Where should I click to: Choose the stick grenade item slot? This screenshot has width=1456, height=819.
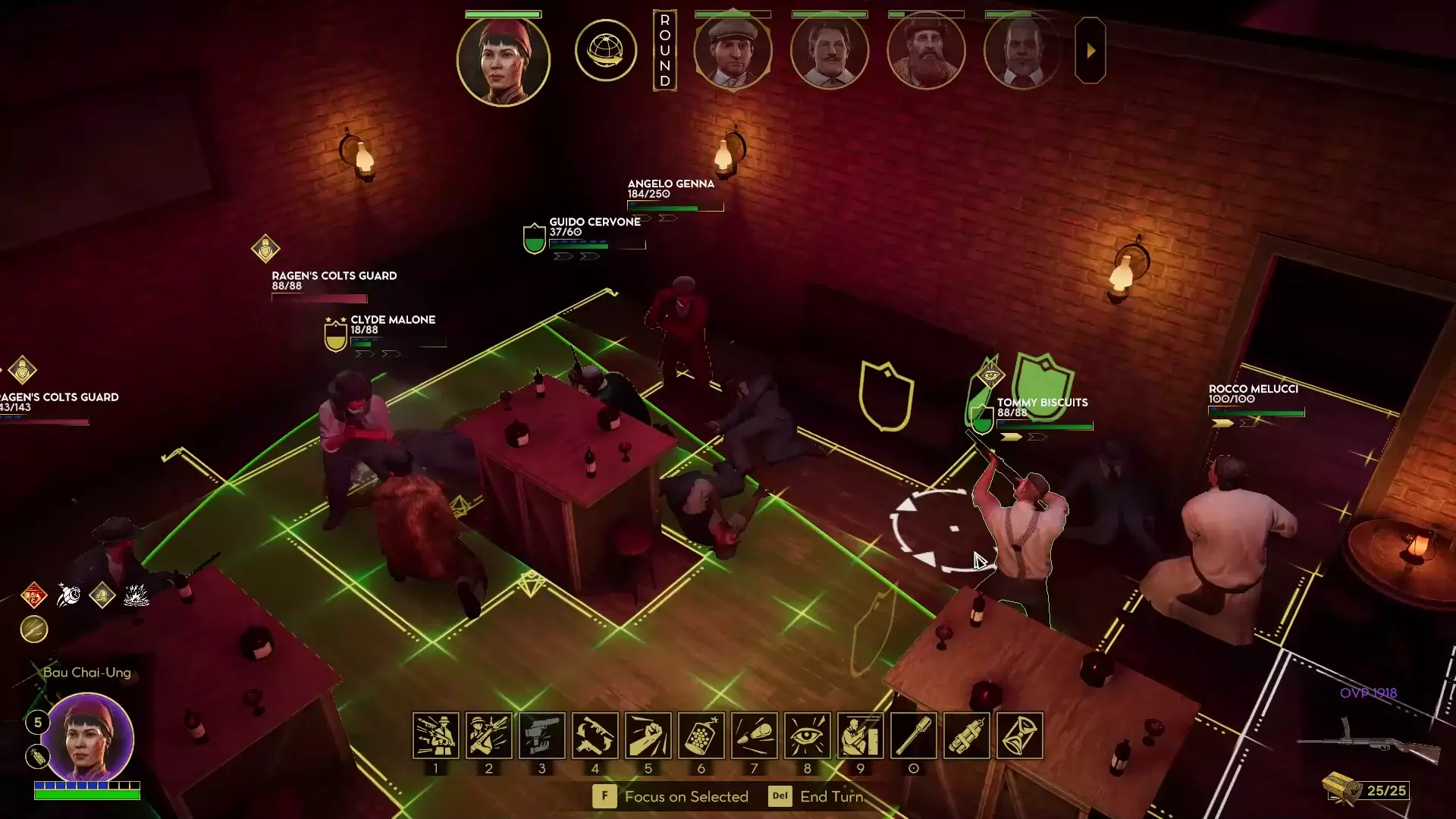[913, 735]
